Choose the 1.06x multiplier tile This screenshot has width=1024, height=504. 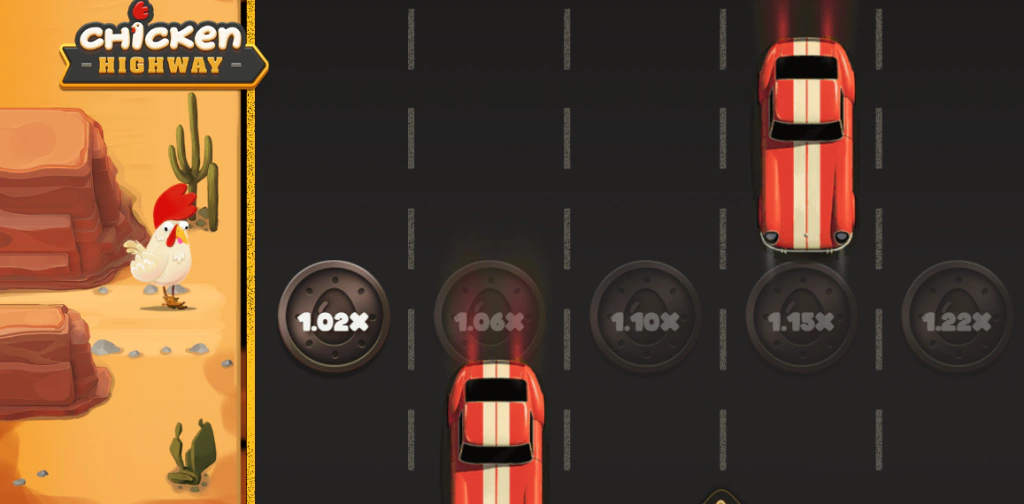click(x=489, y=316)
